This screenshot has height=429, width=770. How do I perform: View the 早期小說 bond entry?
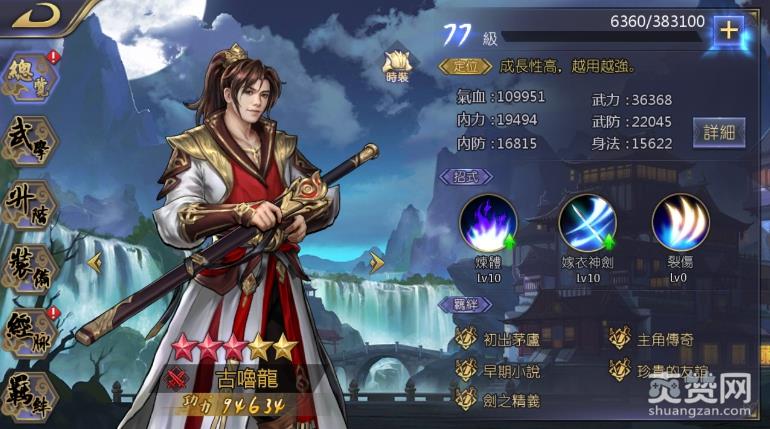pyautogui.click(x=500, y=369)
